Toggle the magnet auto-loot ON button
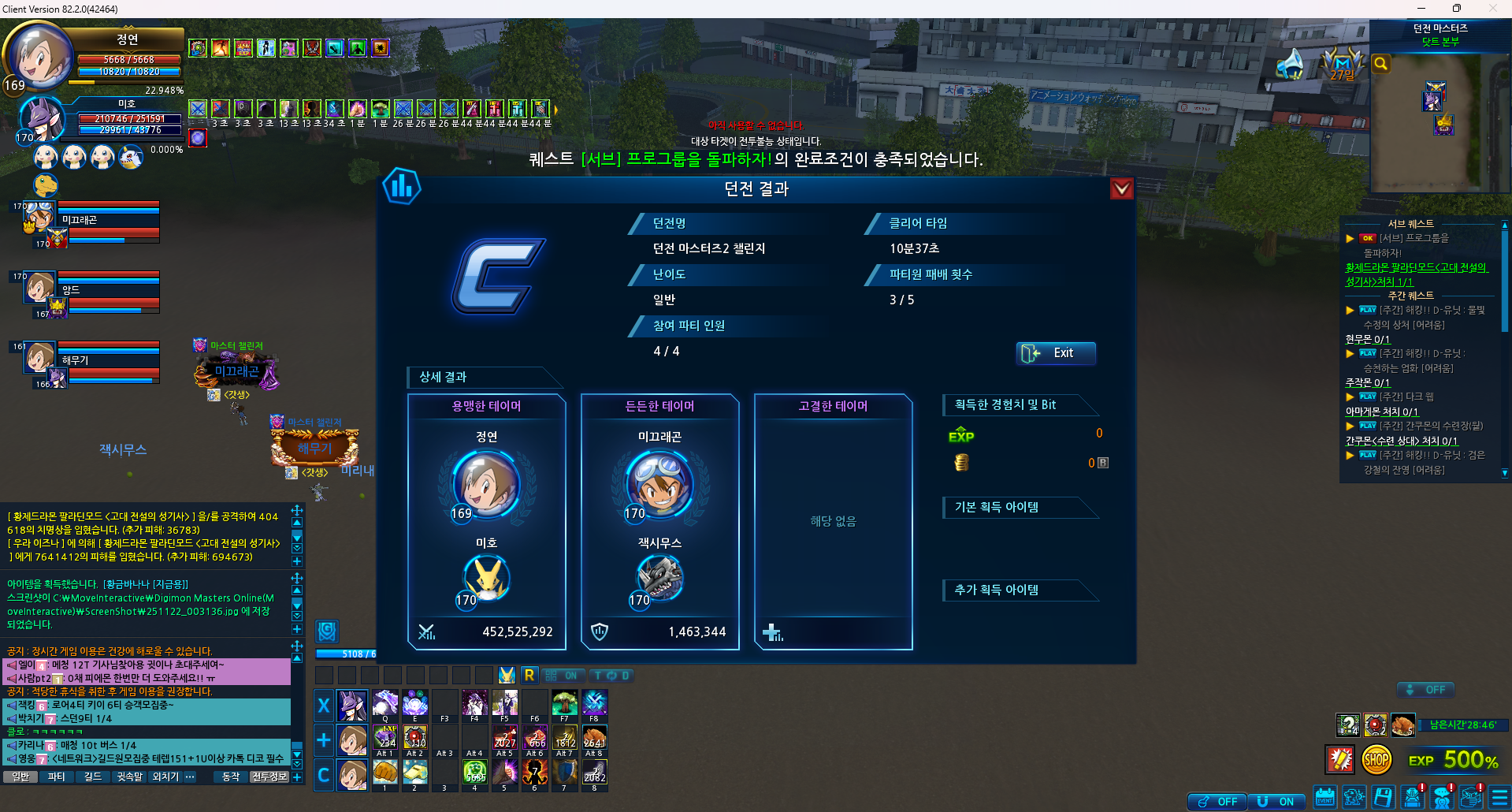The image size is (1512, 812). pos(1276,801)
